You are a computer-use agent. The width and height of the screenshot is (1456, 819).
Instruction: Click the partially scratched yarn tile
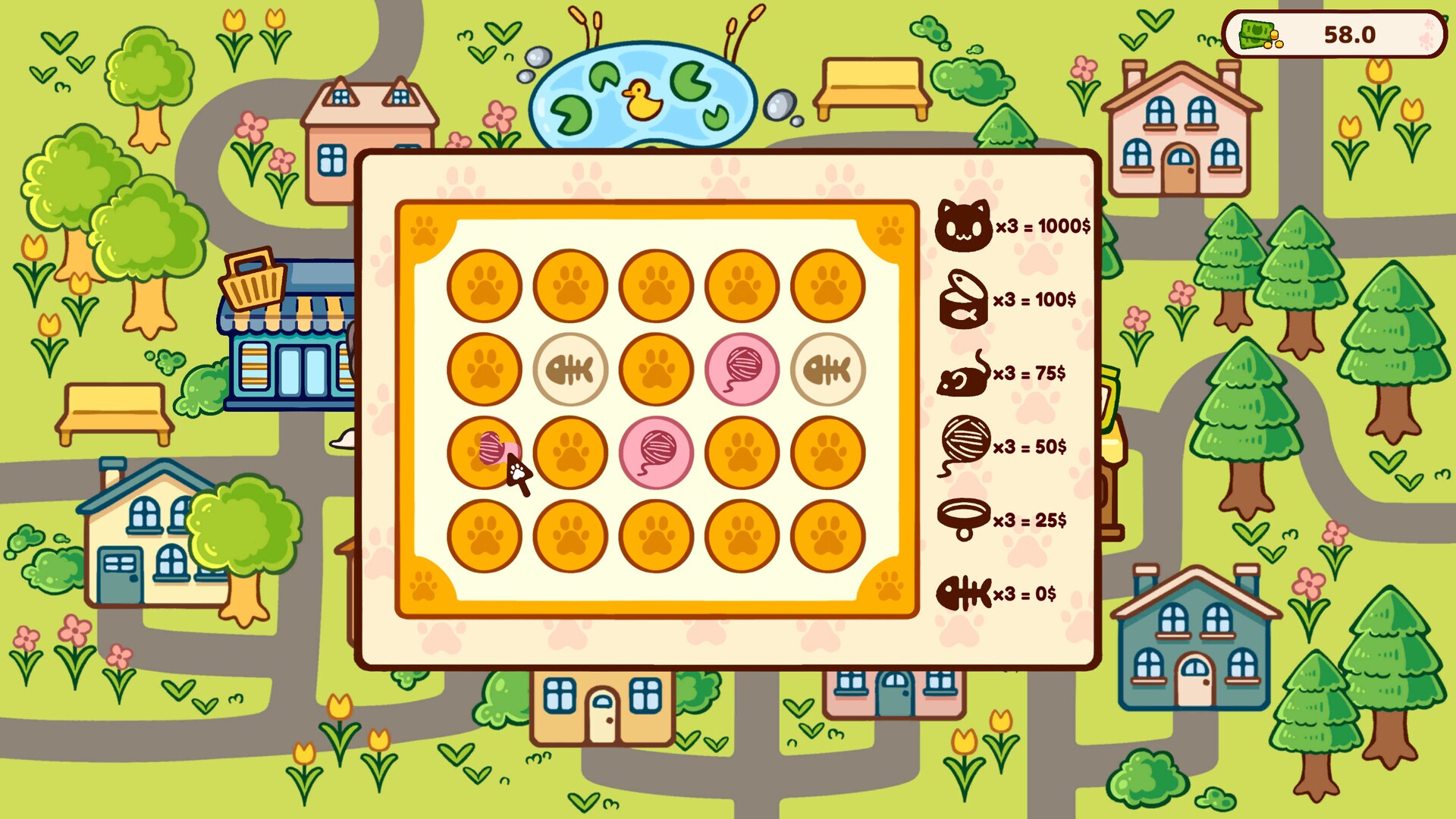485,453
